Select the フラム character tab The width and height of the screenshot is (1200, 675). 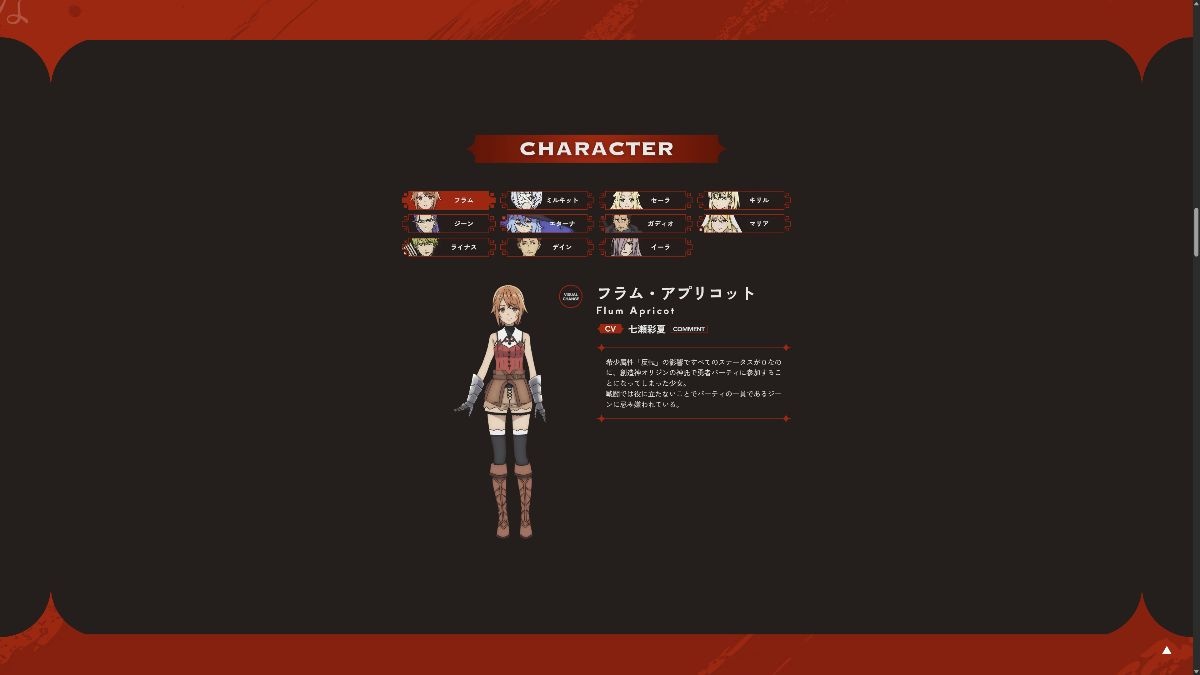point(448,200)
